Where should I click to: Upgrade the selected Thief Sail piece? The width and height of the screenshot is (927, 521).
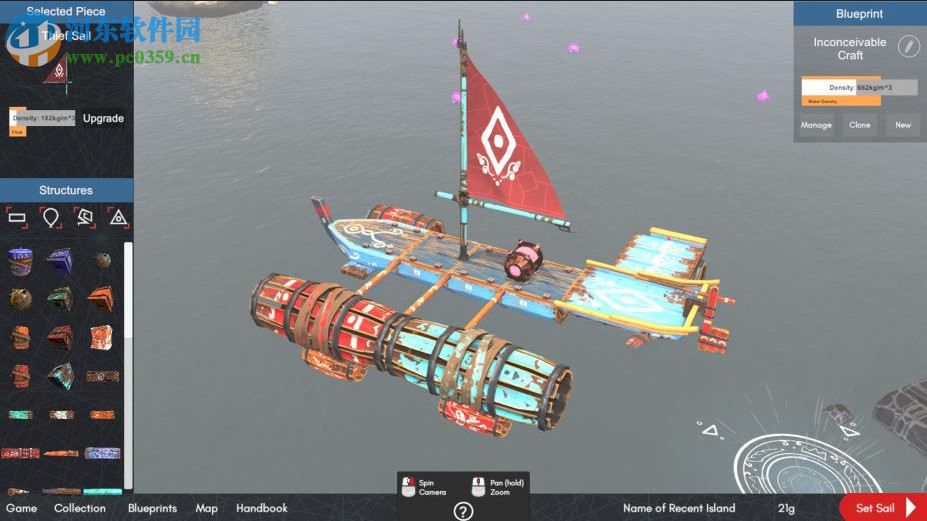pyautogui.click(x=103, y=118)
